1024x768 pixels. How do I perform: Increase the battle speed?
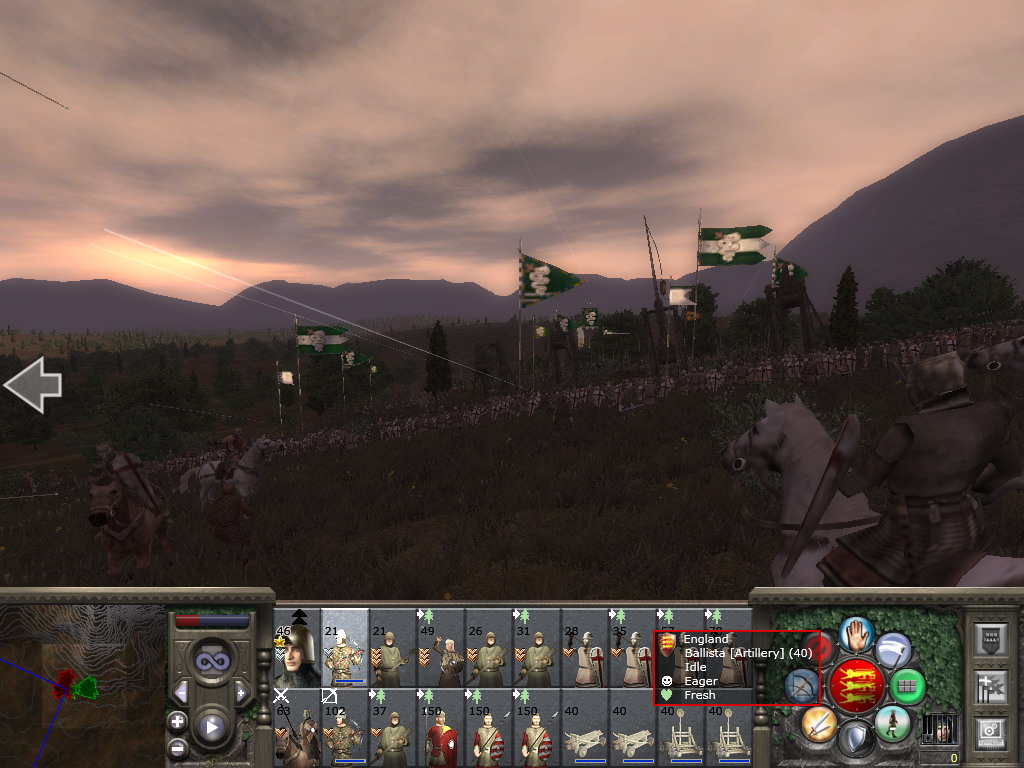tap(241, 692)
